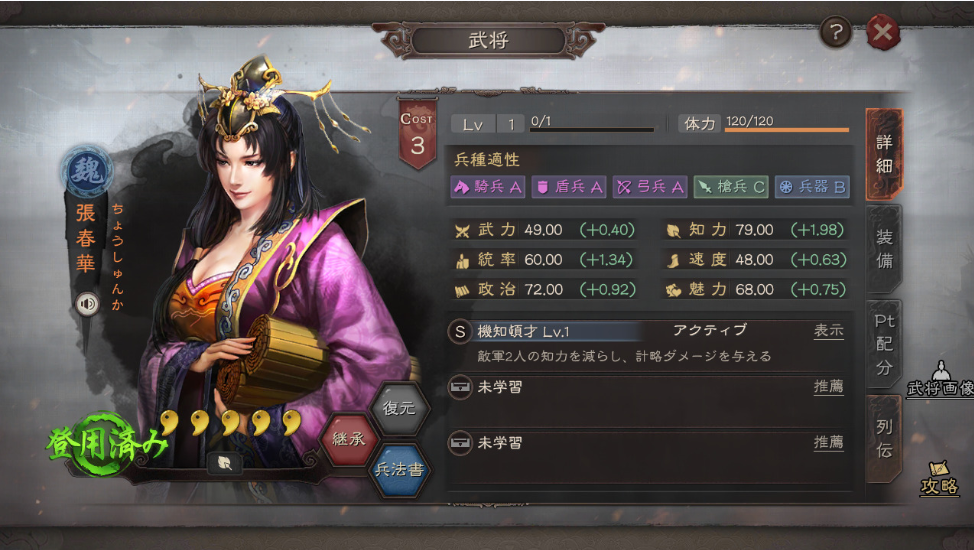
Task: Play the general's voice speaker icon
Action: tap(88, 303)
